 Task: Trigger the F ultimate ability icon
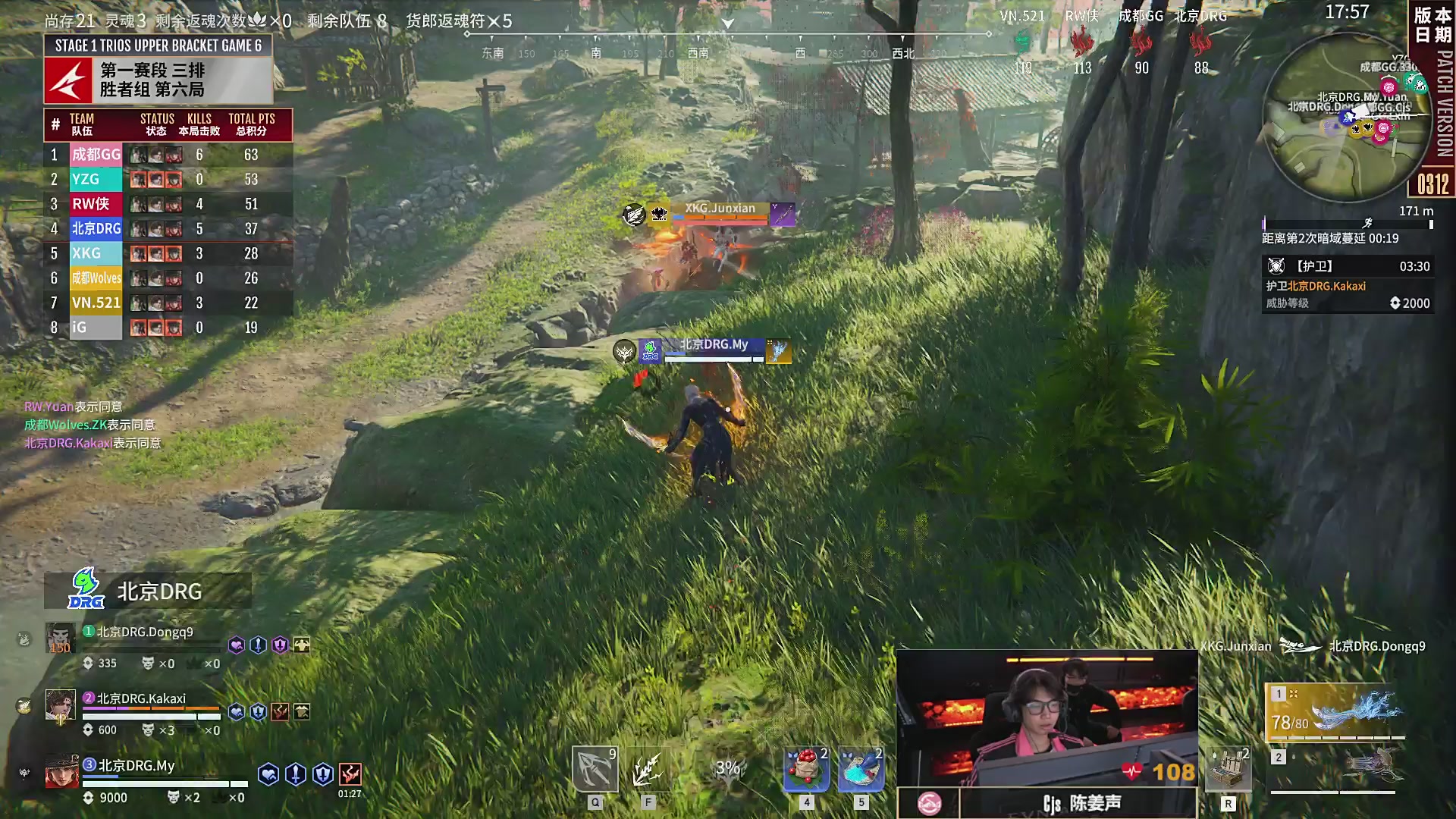click(x=648, y=770)
